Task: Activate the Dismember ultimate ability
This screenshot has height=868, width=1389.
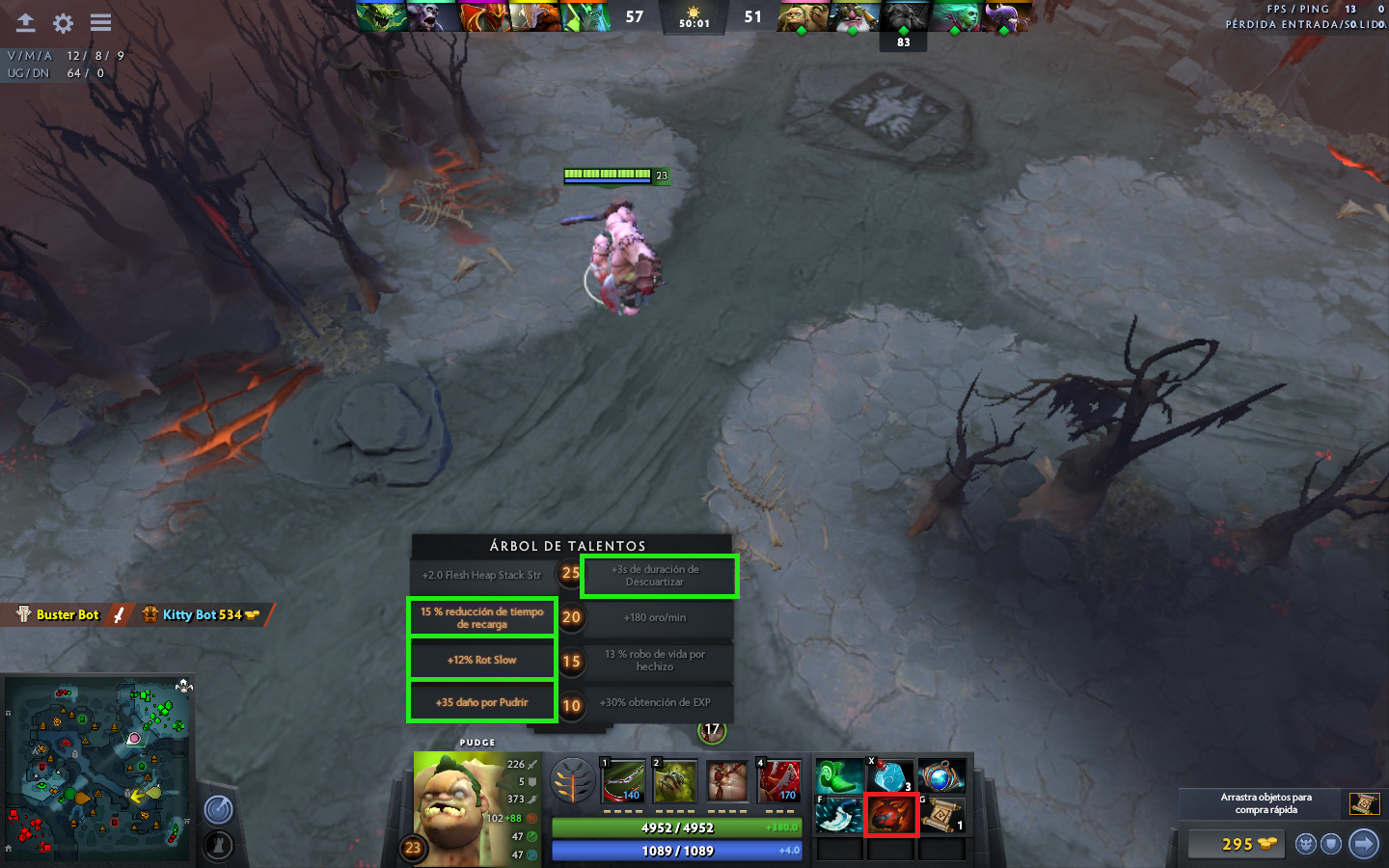Action: click(778, 781)
